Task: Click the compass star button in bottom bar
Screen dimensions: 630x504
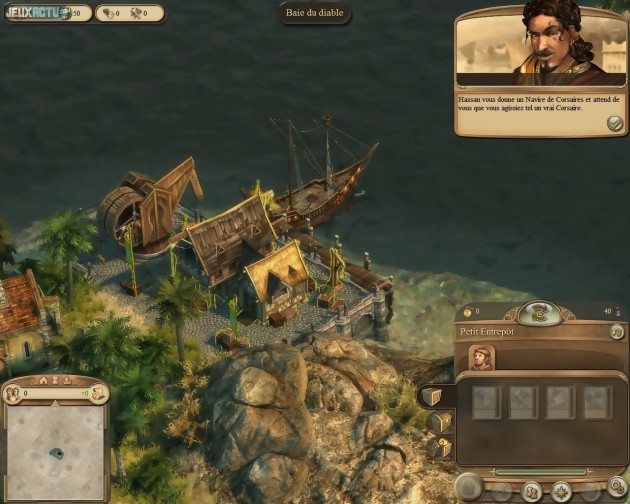Action: tap(562, 491)
